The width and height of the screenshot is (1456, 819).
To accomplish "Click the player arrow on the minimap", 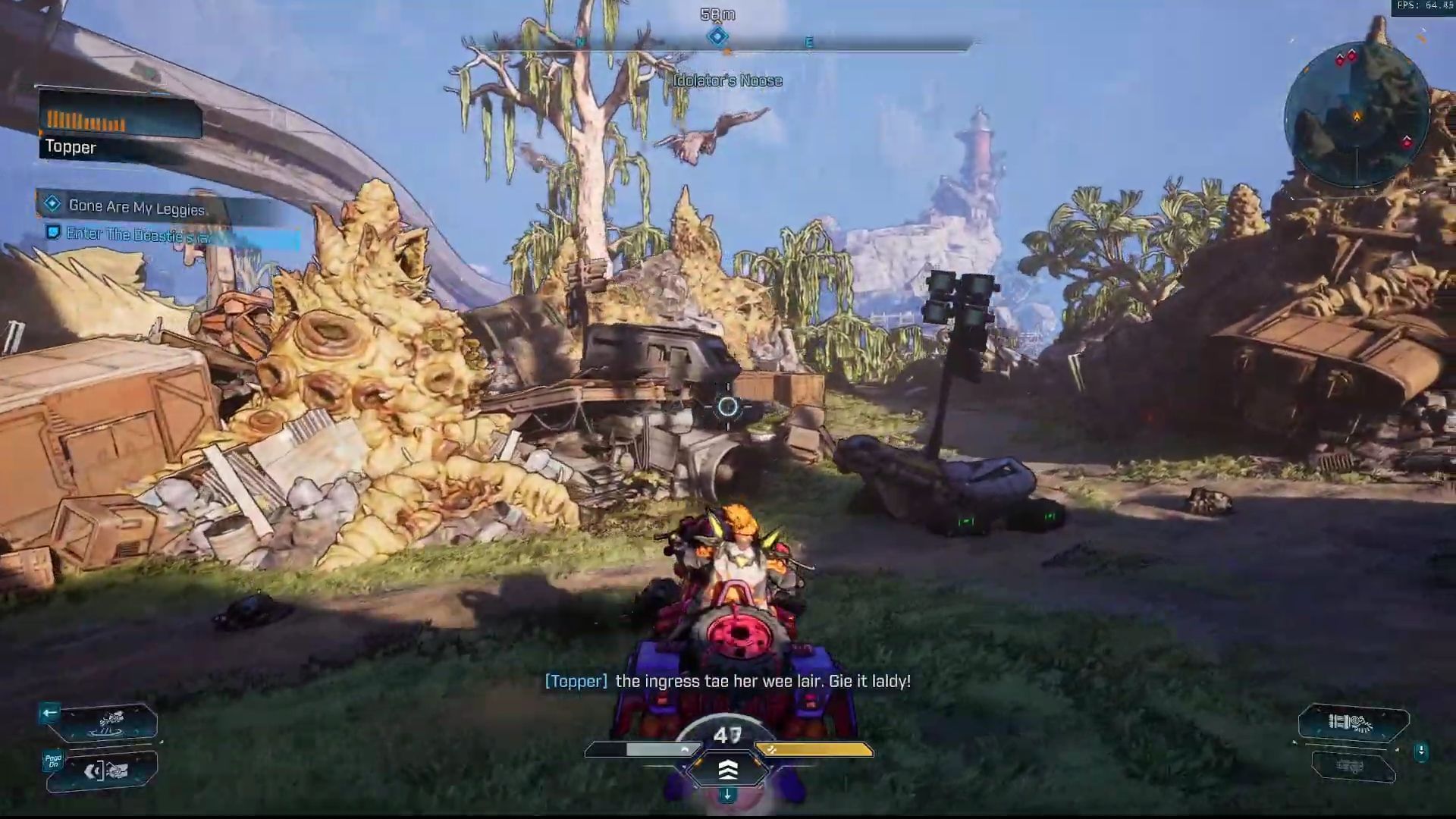I will (1357, 115).
